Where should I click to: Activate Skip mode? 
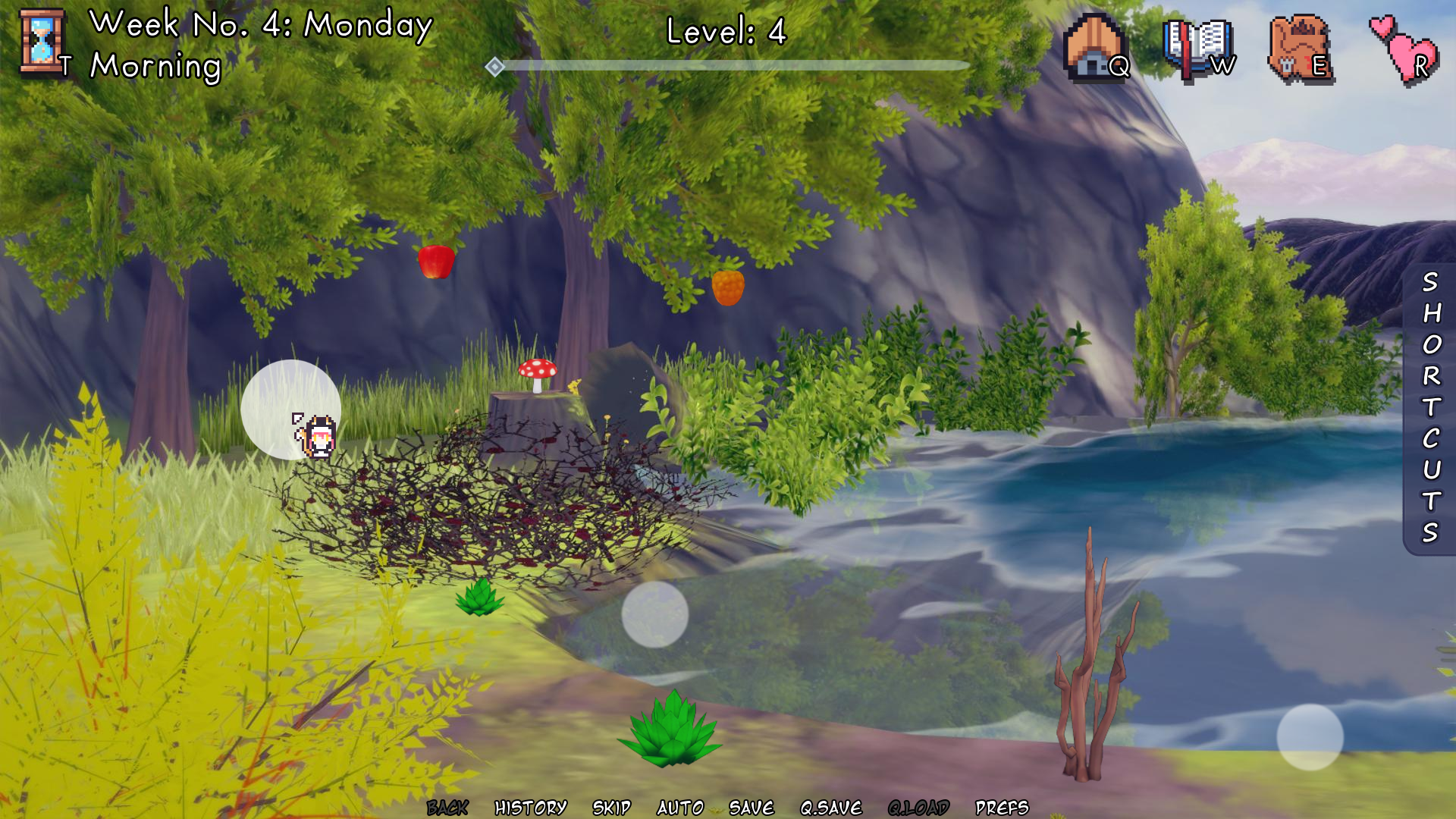point(611,808)
